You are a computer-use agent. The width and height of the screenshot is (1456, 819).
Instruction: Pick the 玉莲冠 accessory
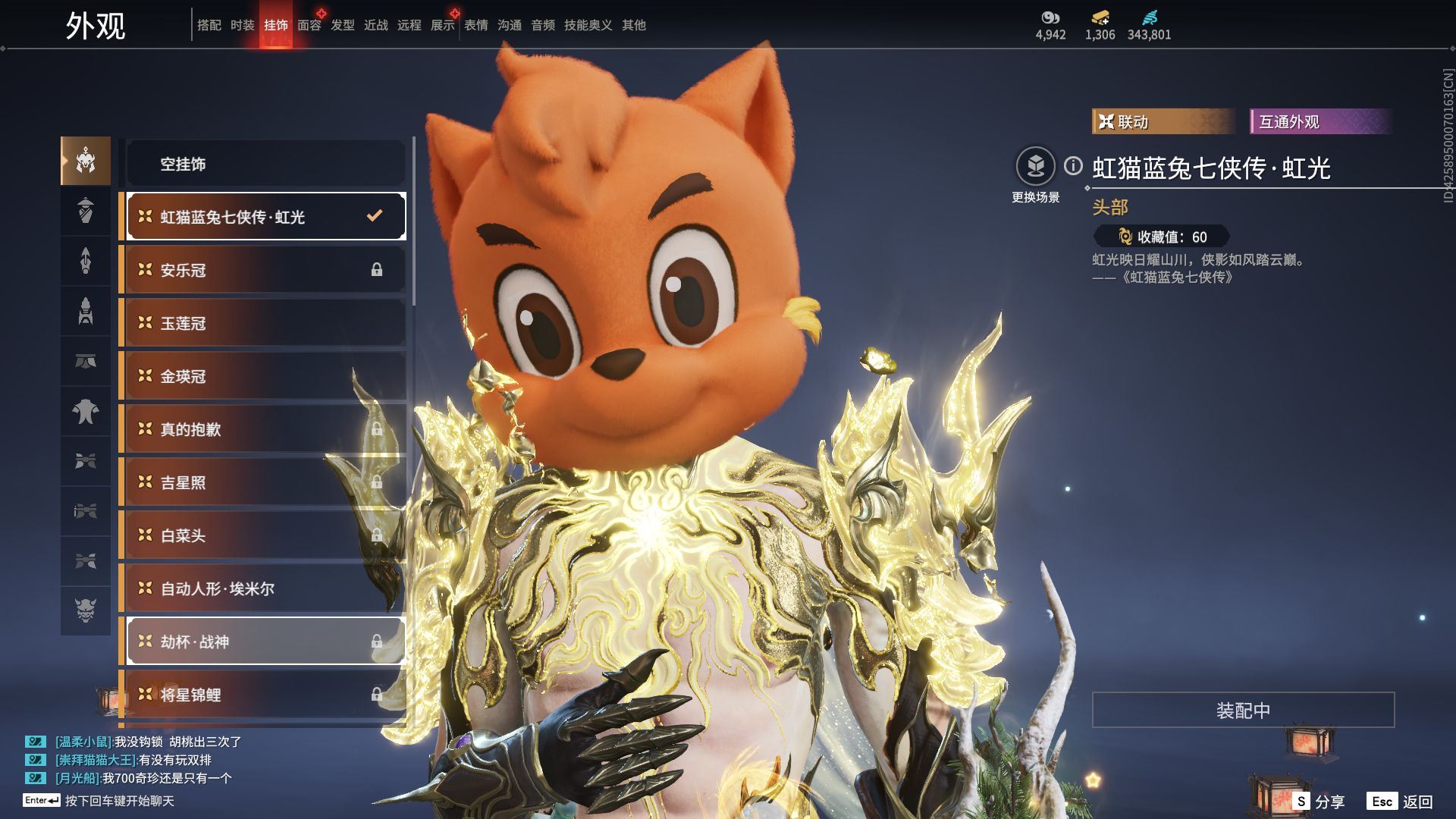265,323
